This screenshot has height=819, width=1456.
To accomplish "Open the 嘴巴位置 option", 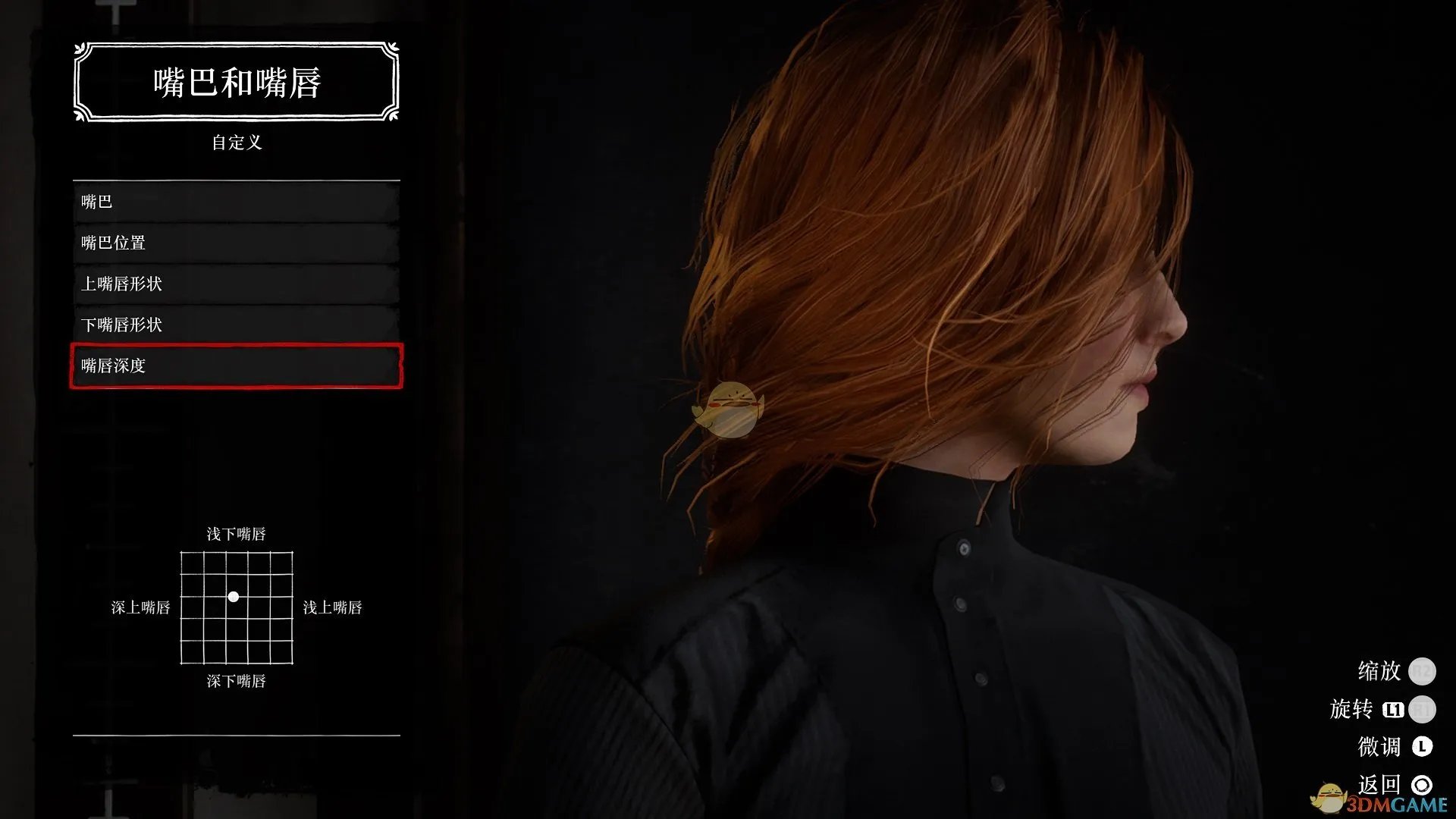I will 236,243.
